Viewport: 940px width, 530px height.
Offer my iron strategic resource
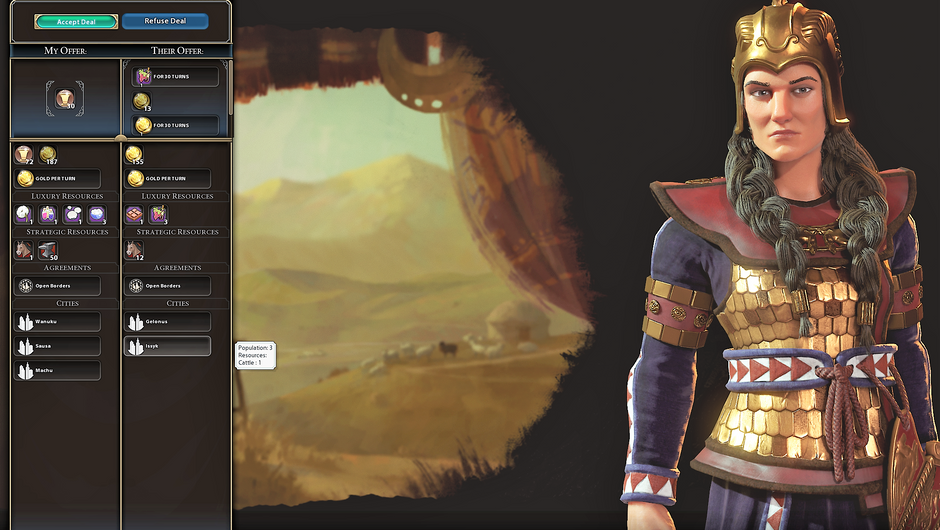click(47, 250)
